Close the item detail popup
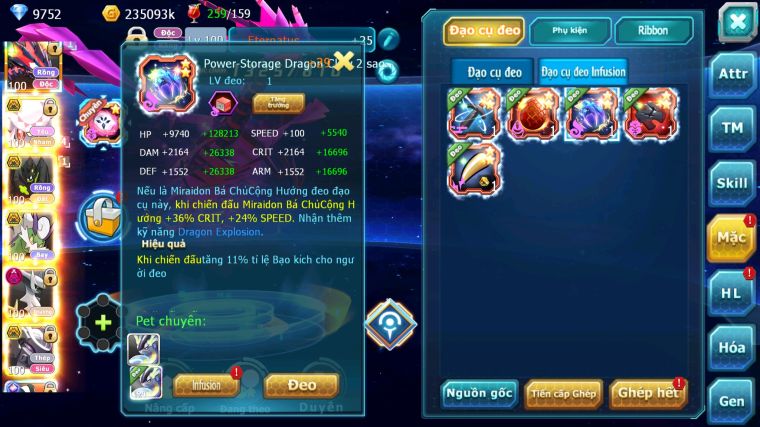The width and height of the screenshot is (760, 427). point(343,61)
